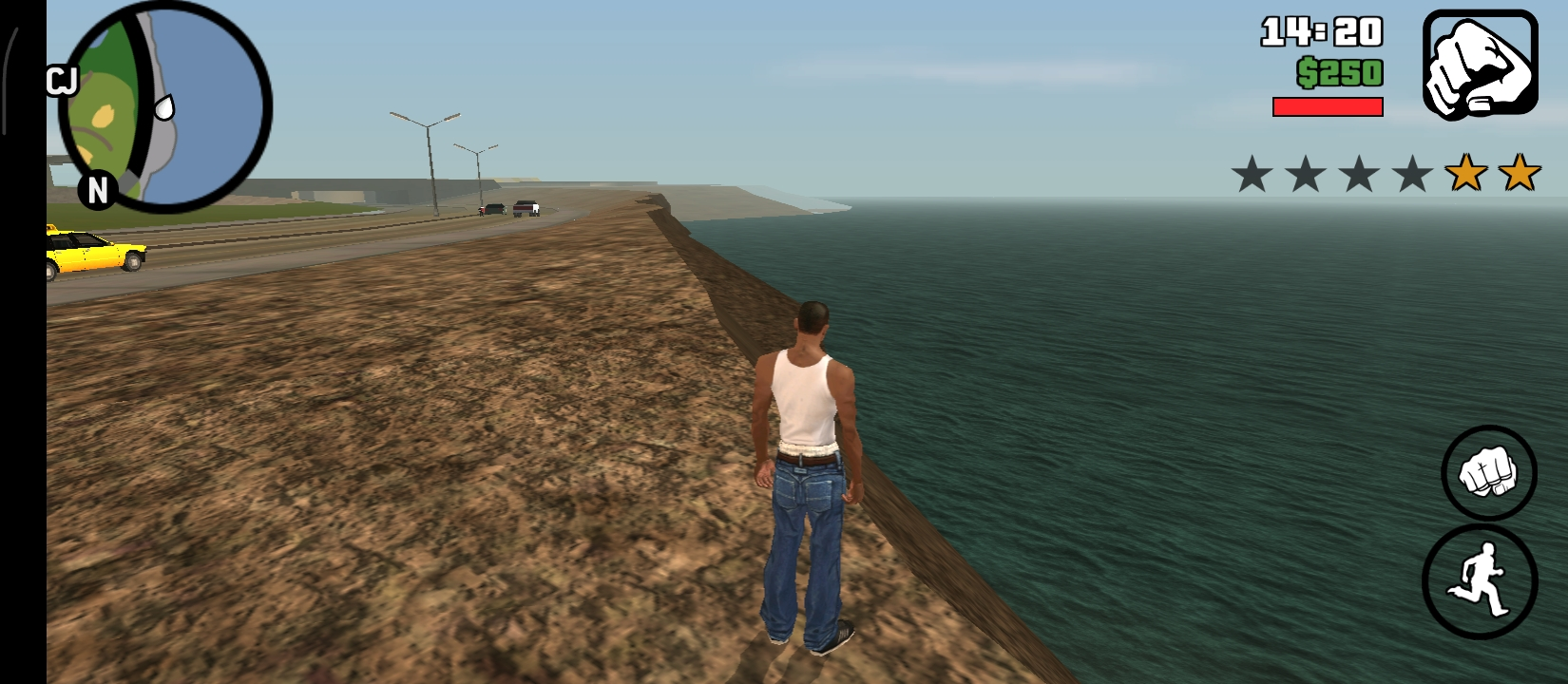Tap the red health bar

click(1328, 105)
